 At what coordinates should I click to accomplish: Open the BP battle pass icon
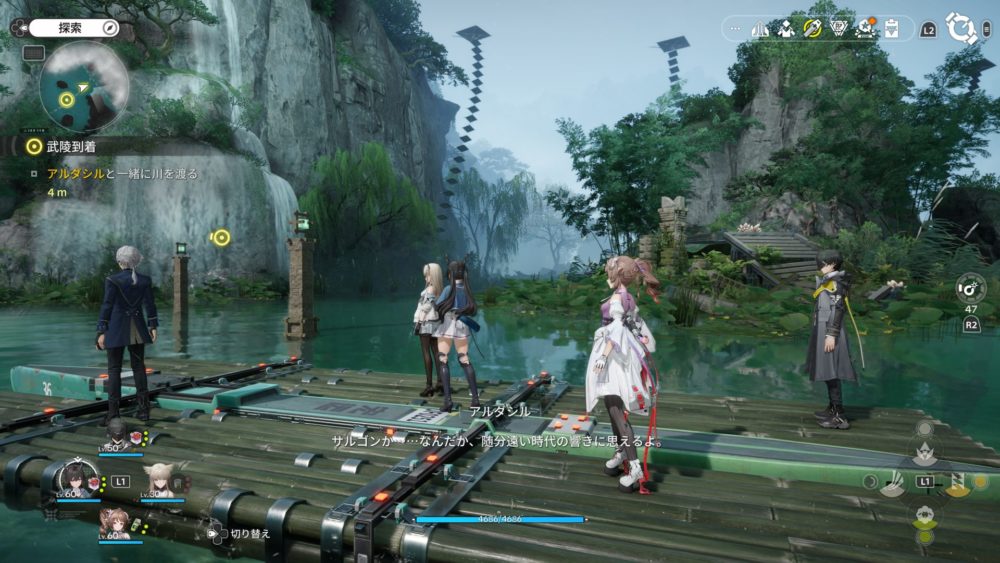click(839, 28)
